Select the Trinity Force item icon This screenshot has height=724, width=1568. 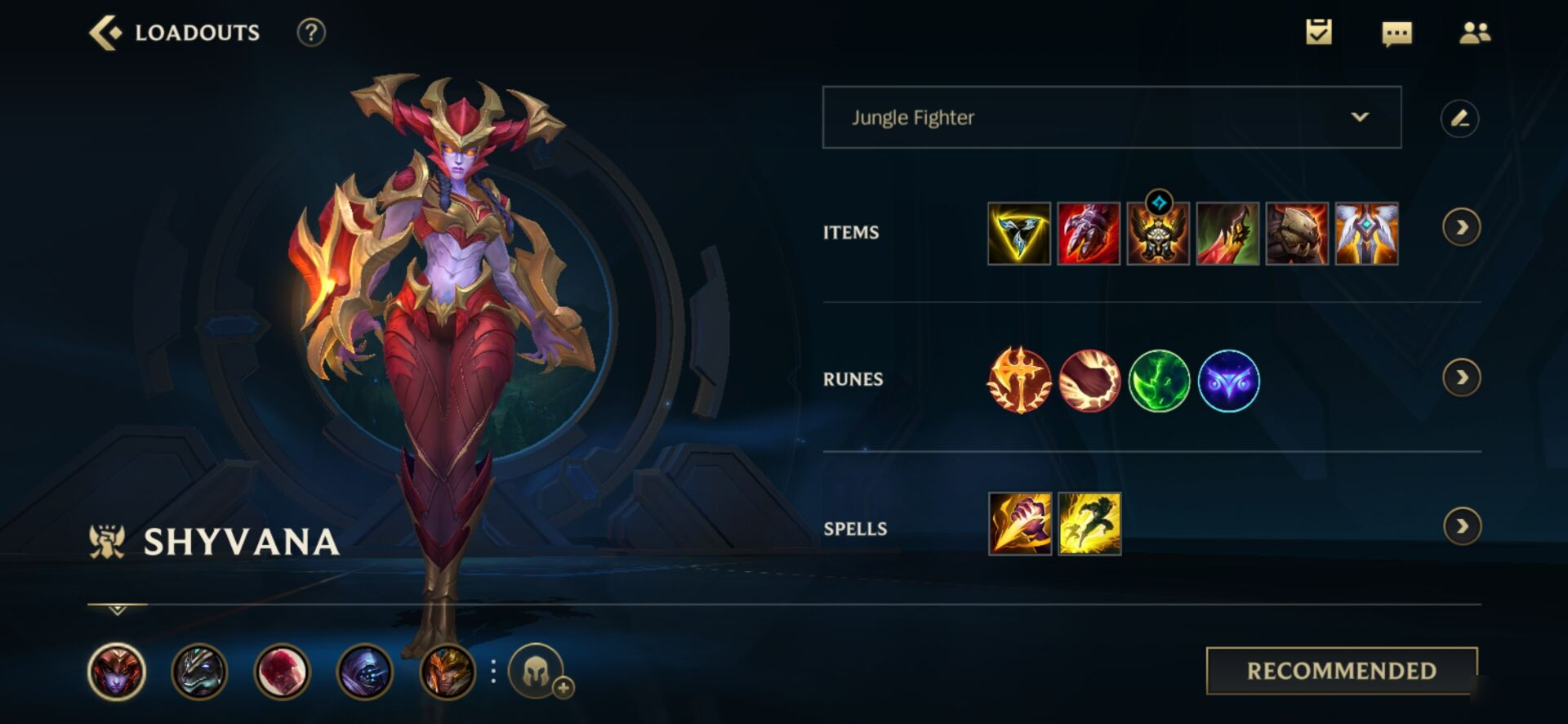(1019, 234)
